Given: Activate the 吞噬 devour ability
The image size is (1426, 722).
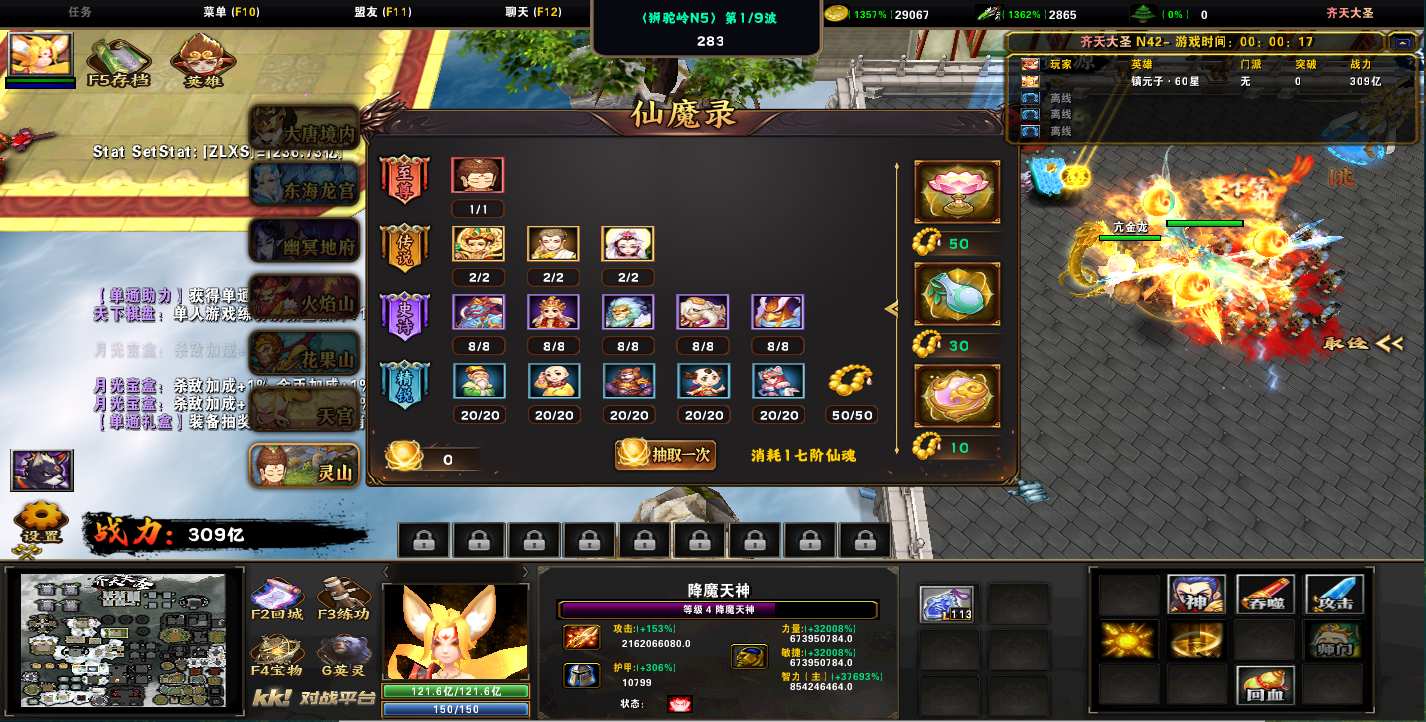Looking at the screenshot, I should [x=1265, y=594].
